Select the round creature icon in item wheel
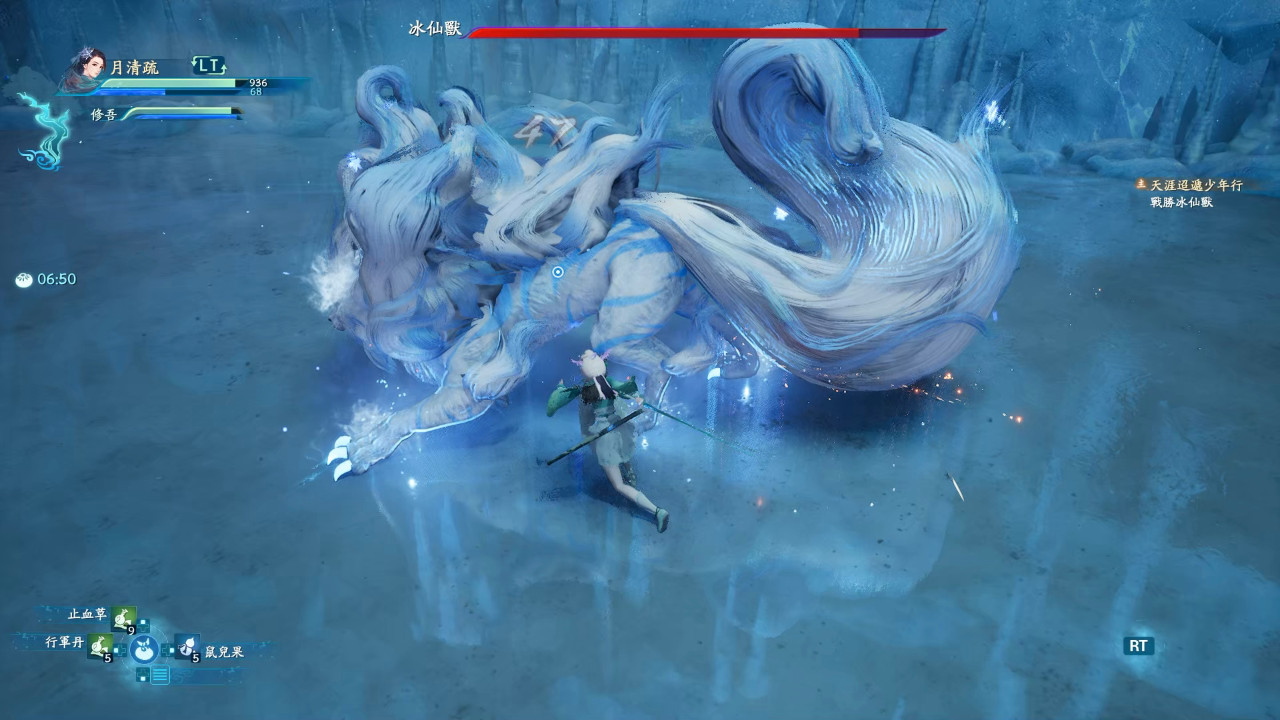This screenshot has width=1280, height=720. tap(144, 649)
